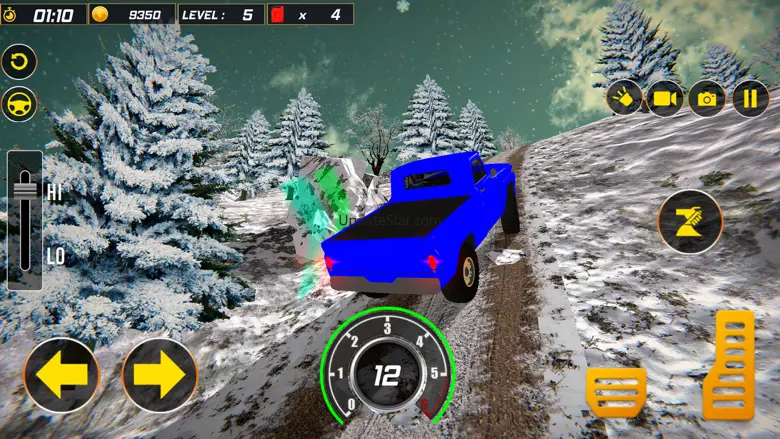This screenshot has width=780, height=439.
Task: Pause the game with the pause button
Action: (x=749, y=98)
